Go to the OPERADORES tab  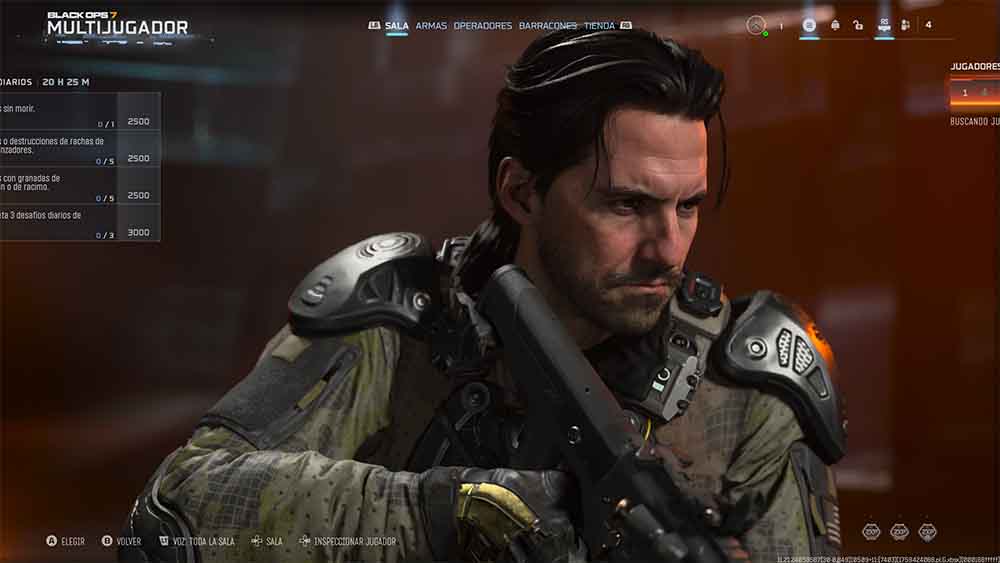(x=482, y=26)
